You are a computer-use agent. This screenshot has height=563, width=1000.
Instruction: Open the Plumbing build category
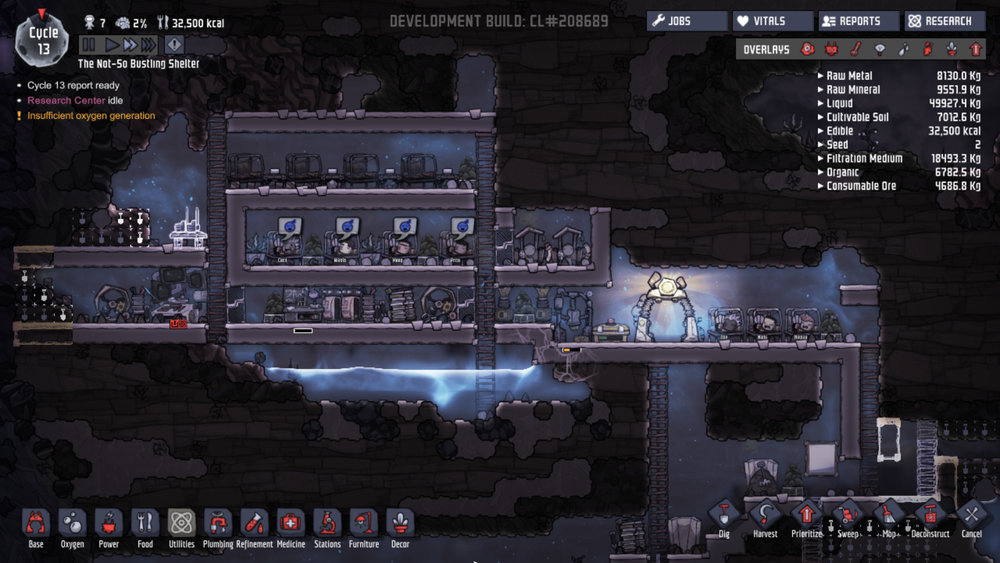[x=218, y=524]
